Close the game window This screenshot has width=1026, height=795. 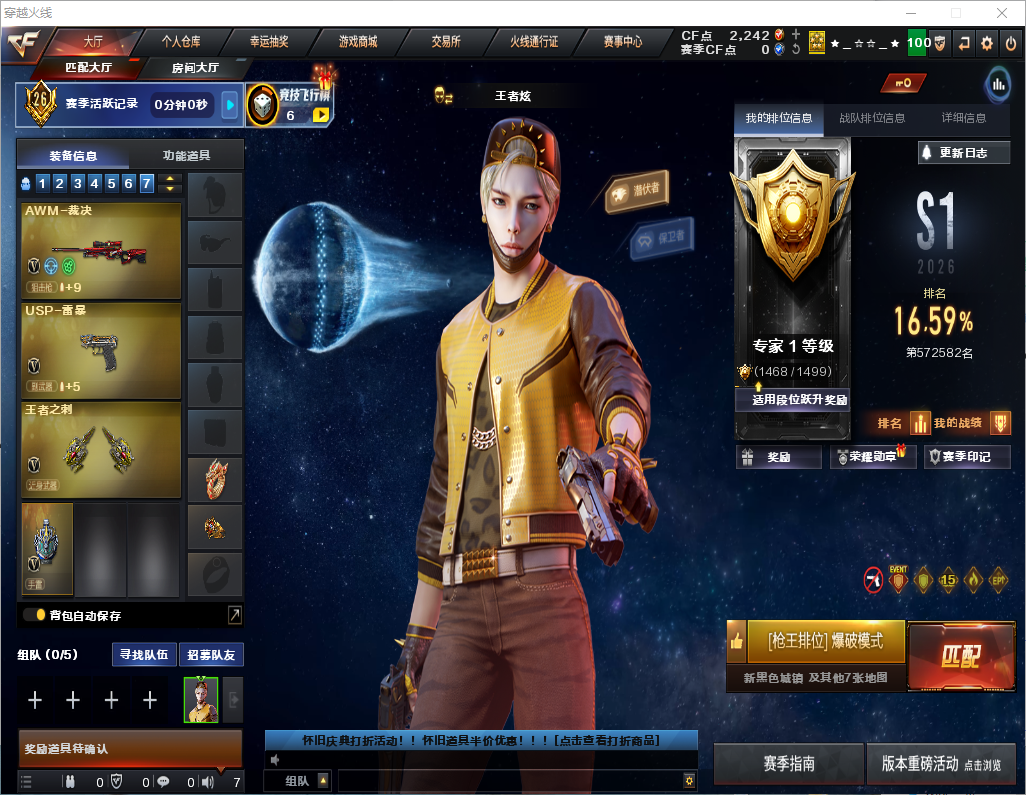point(1001,13)
